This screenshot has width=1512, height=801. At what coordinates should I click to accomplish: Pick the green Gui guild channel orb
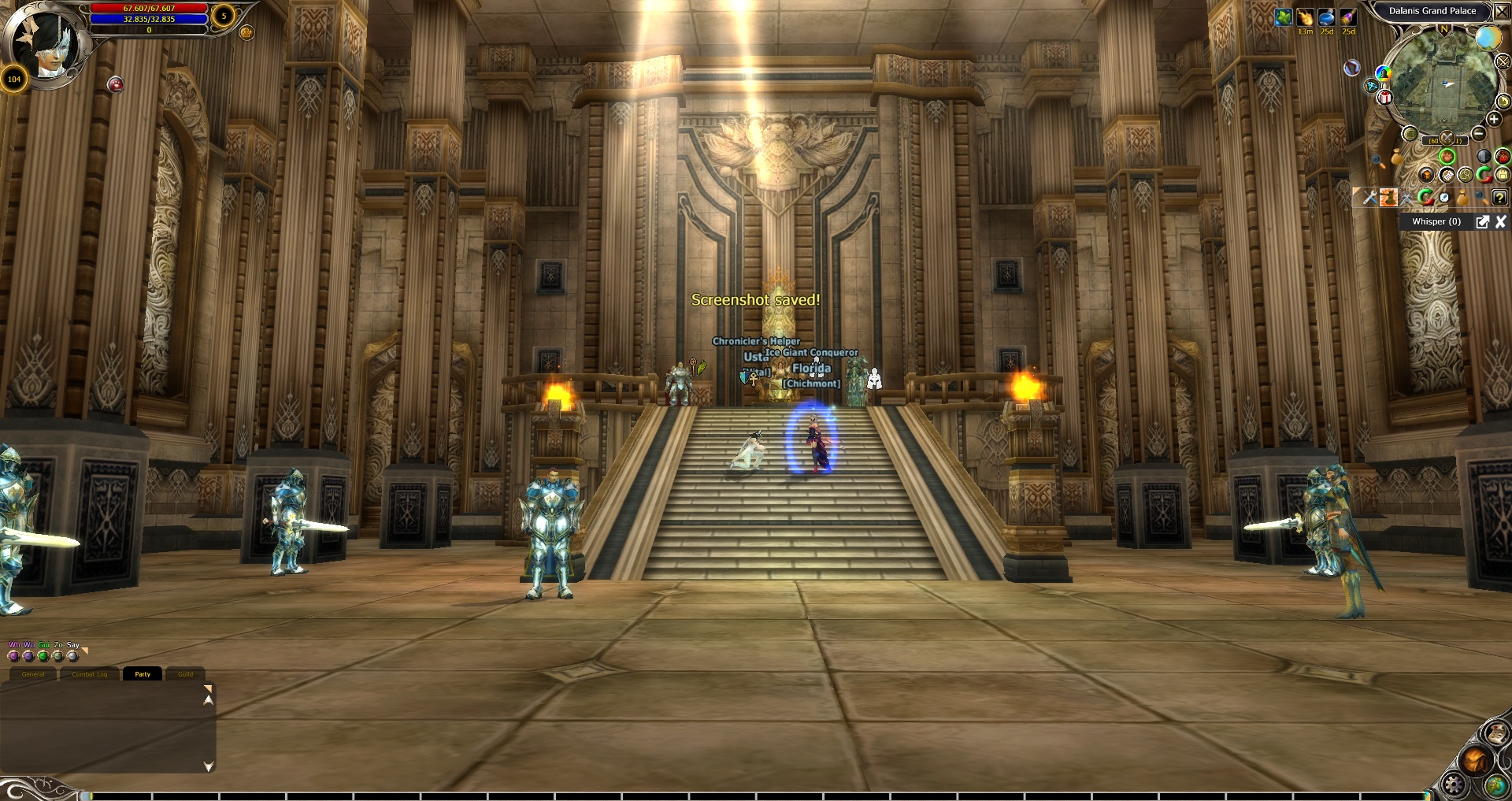pos(43,656)
